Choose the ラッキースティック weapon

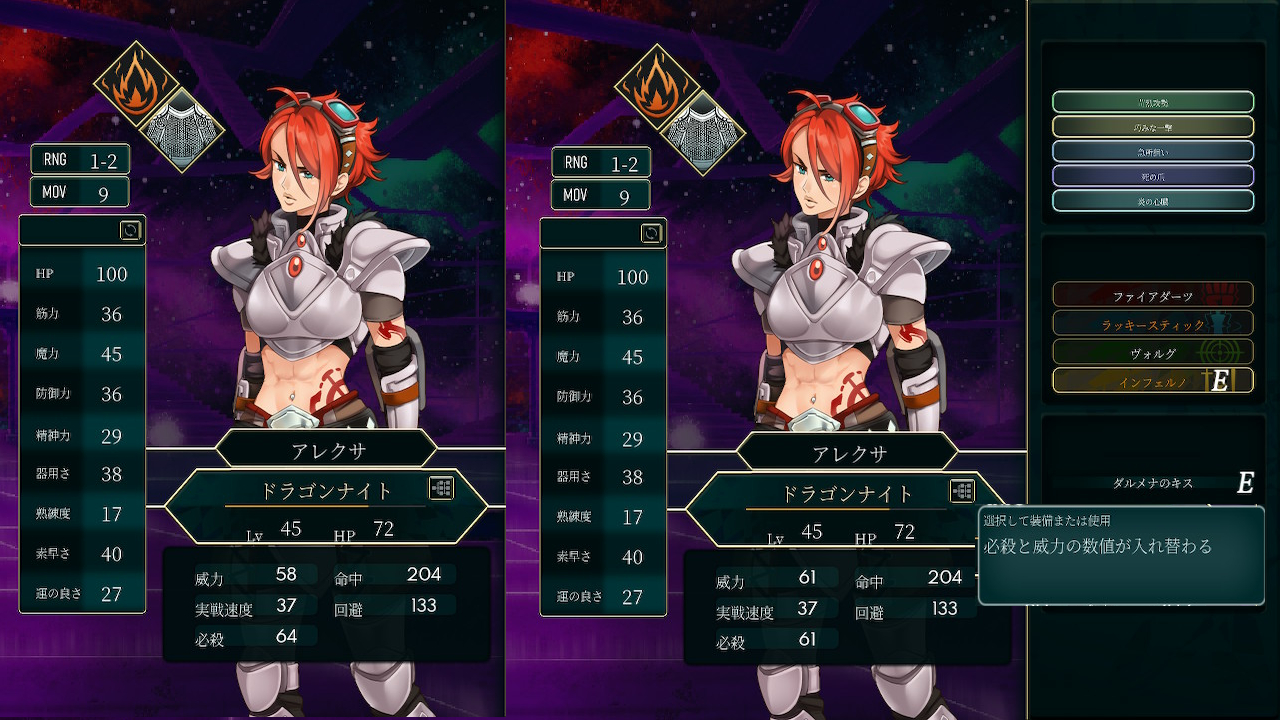[x=1152, y=324]
